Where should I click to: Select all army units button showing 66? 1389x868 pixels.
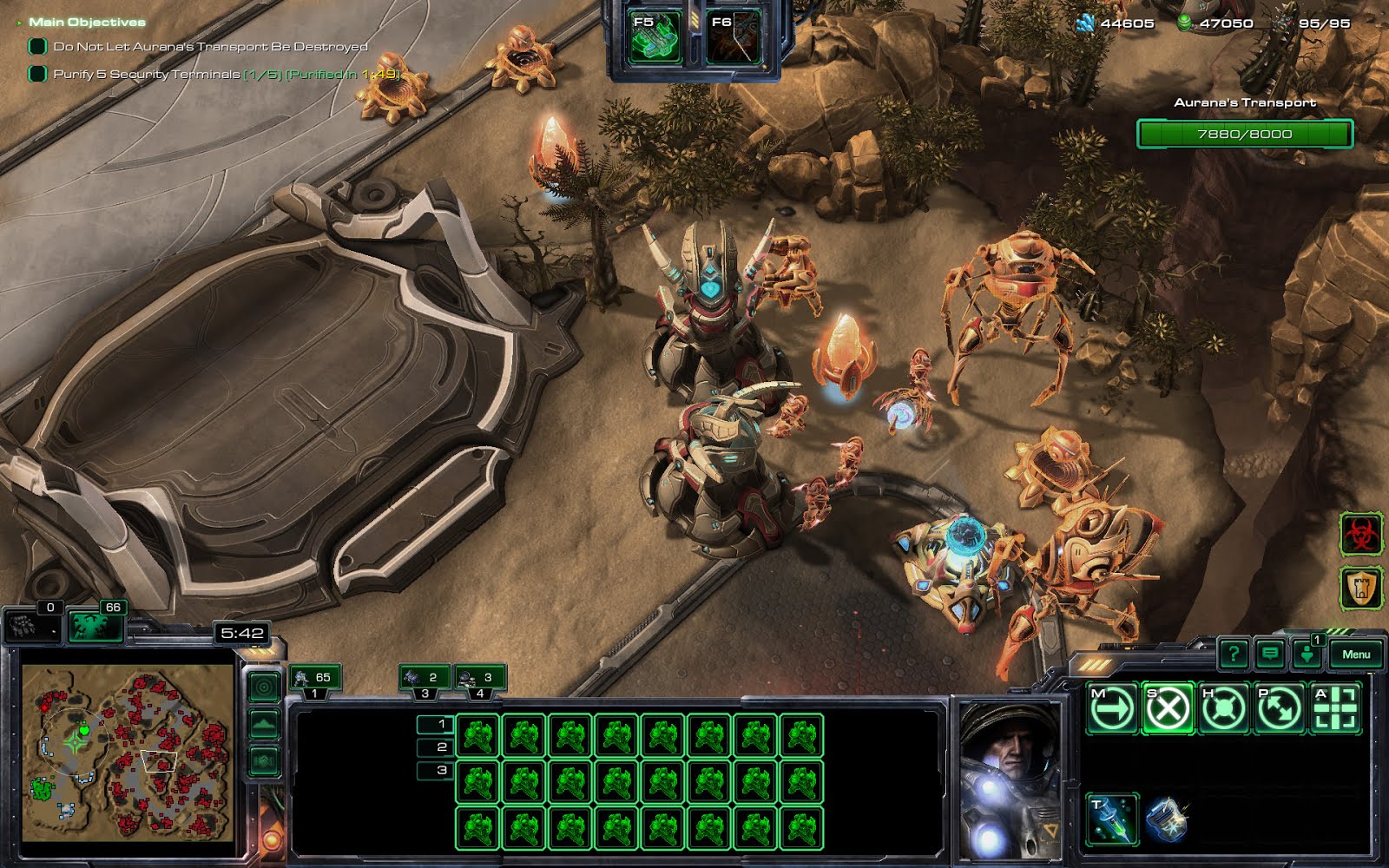pos(95,624)
